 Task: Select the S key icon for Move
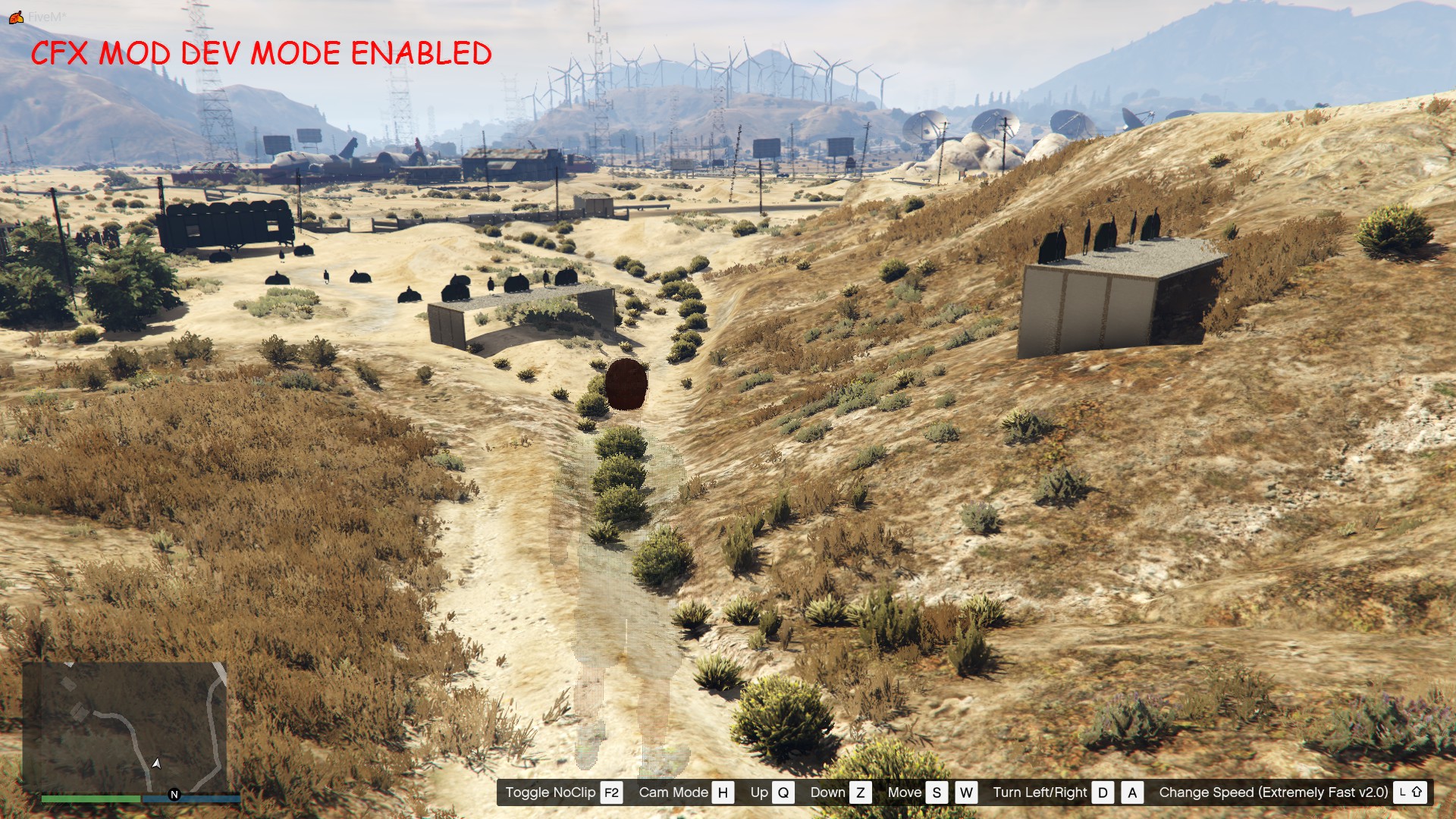pyautogui.click(x=937, y=793)
